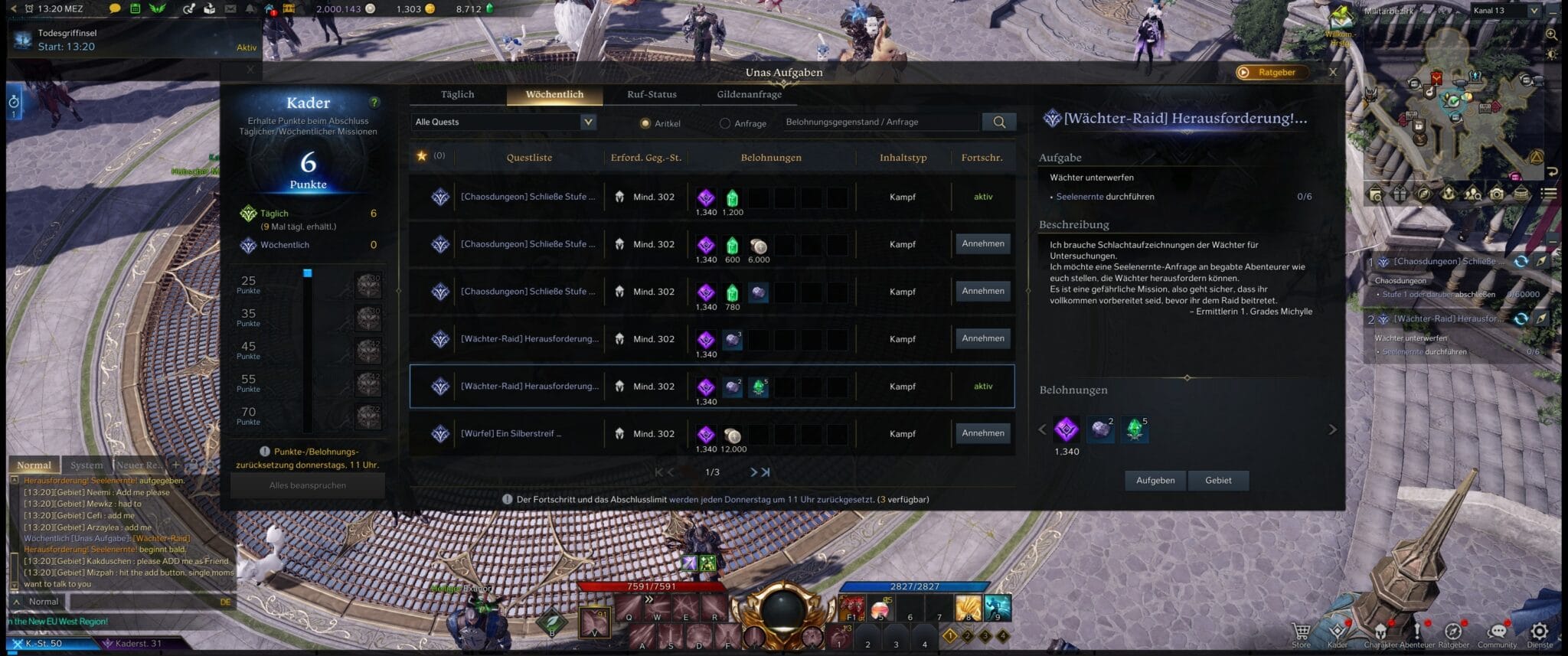The image size is (1568, 656).
Task: Open the Ruf-Status tab
Action: tap(652, 95)
